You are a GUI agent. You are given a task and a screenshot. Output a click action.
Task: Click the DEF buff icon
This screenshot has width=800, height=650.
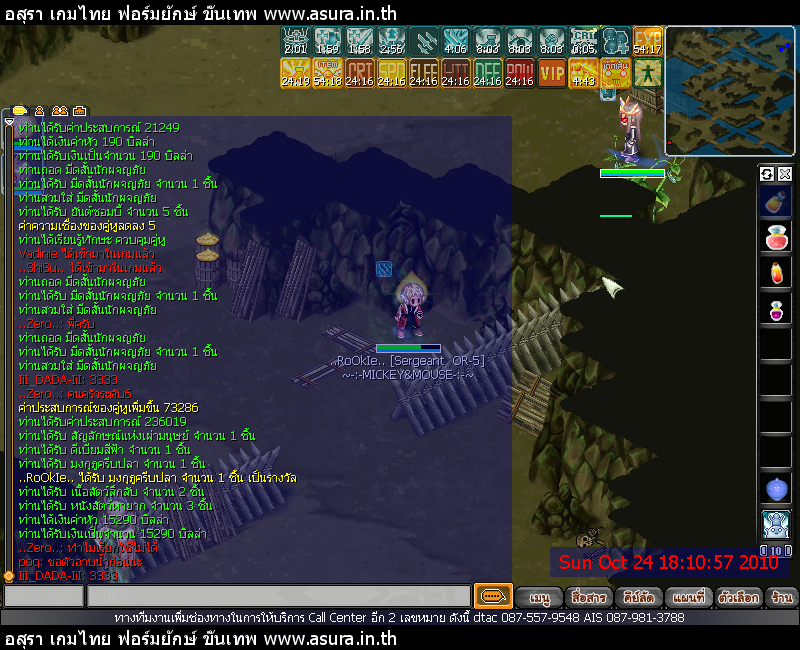488,72
